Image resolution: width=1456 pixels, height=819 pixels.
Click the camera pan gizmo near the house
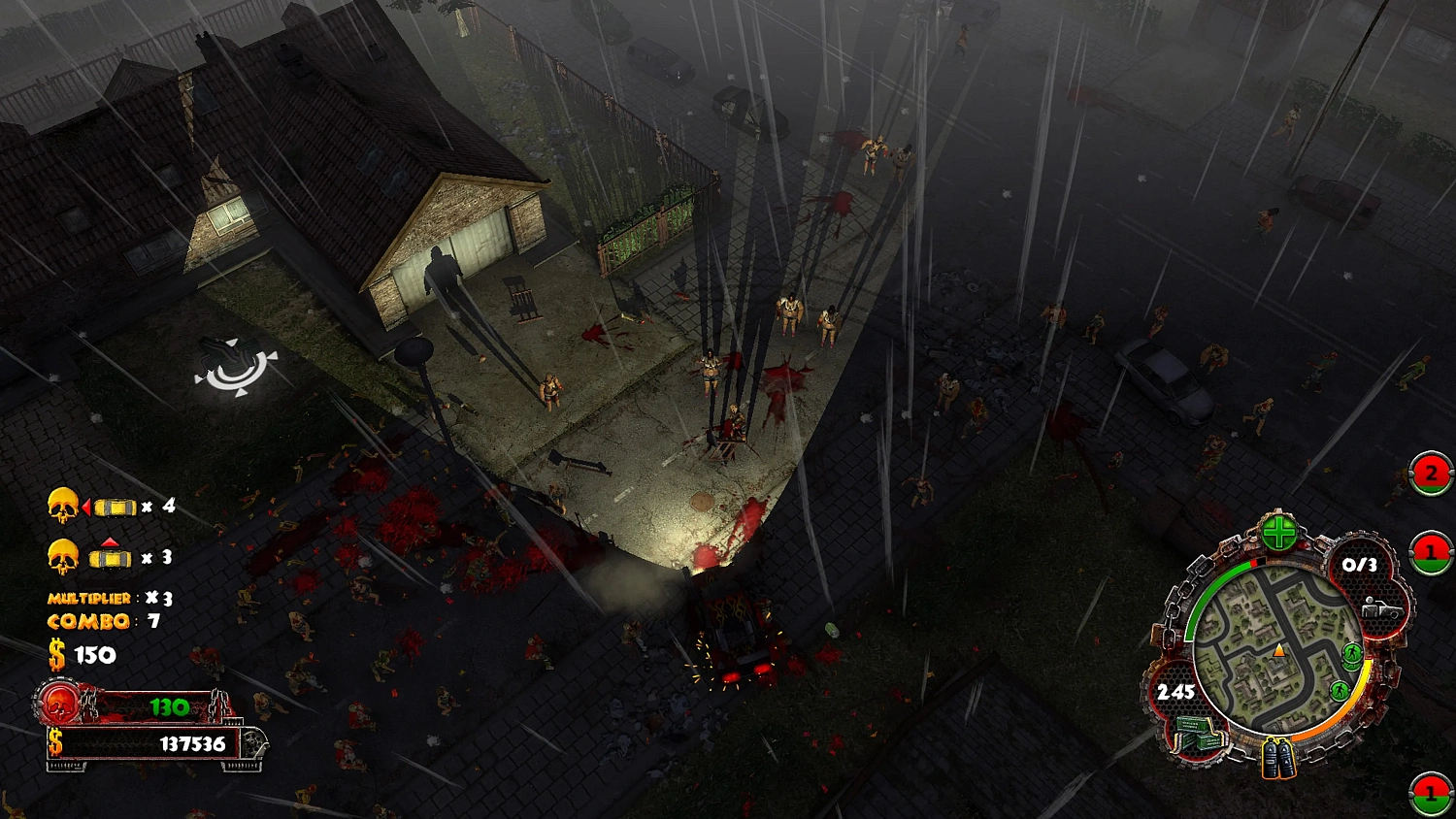point(233,367)
